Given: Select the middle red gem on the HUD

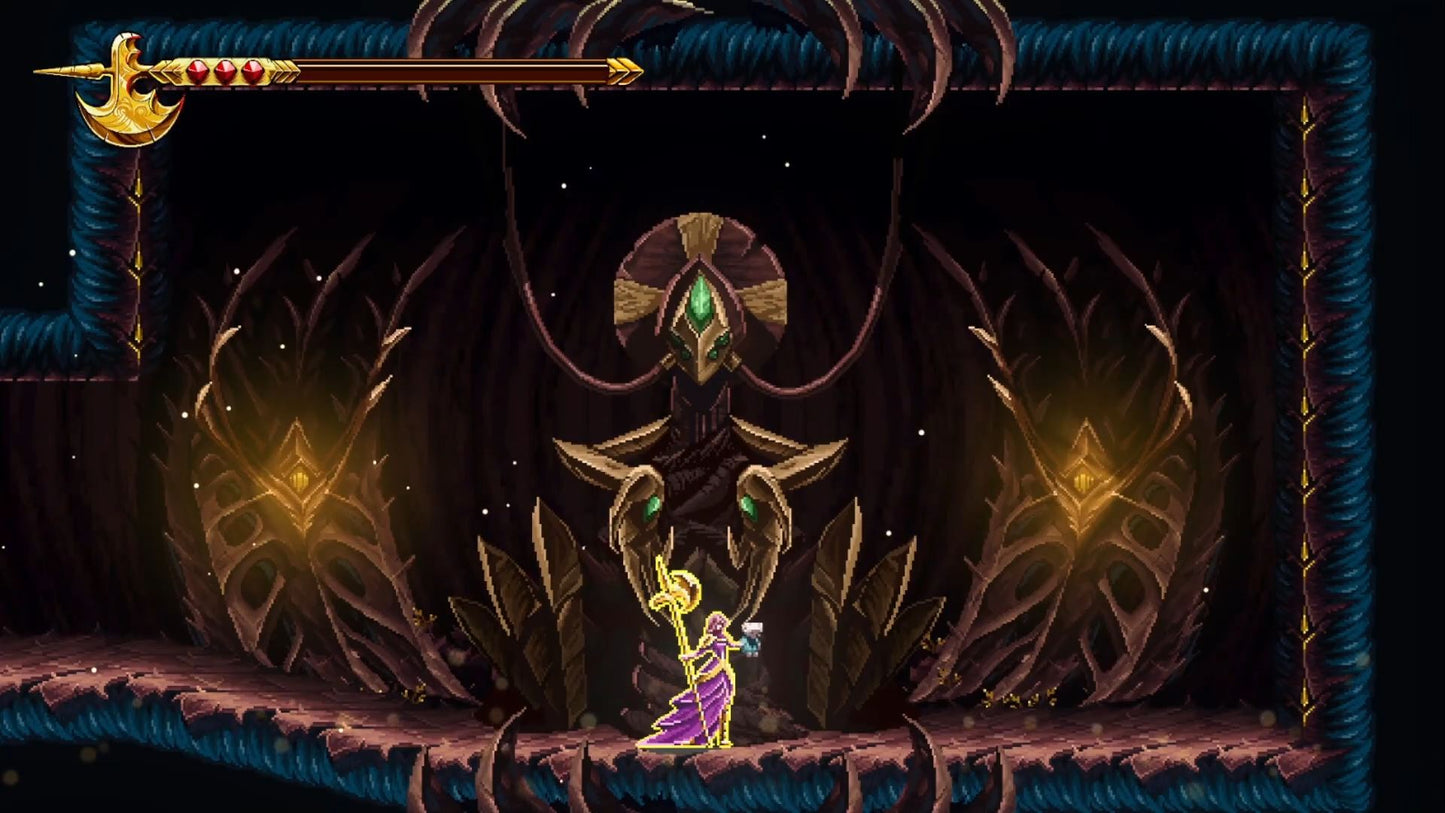Looking at the screenshot, I should pos(225,70).
